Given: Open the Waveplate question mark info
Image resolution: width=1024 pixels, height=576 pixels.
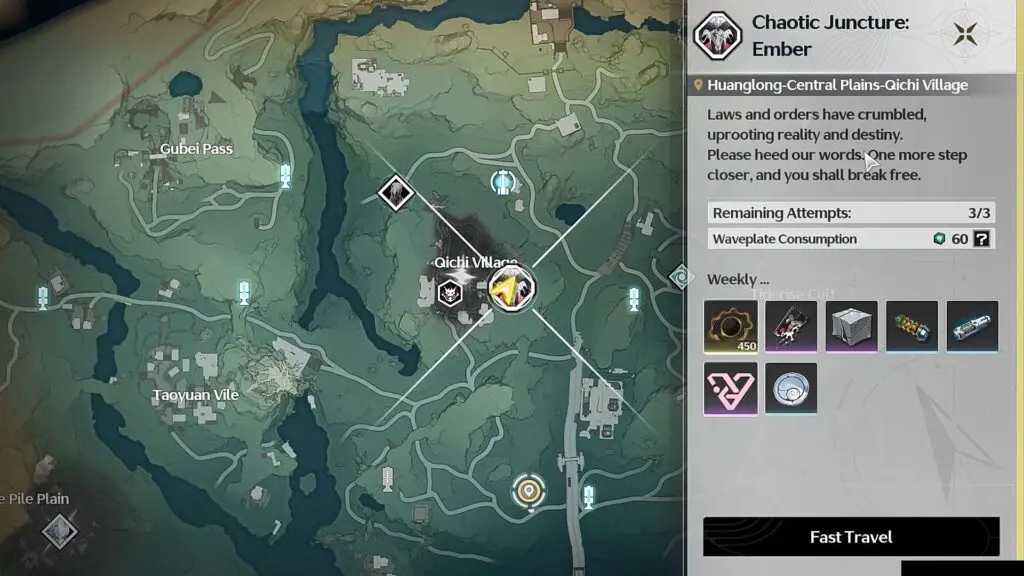Looking at the screenshot, I should pyautogui.click(x=982, y=239).
